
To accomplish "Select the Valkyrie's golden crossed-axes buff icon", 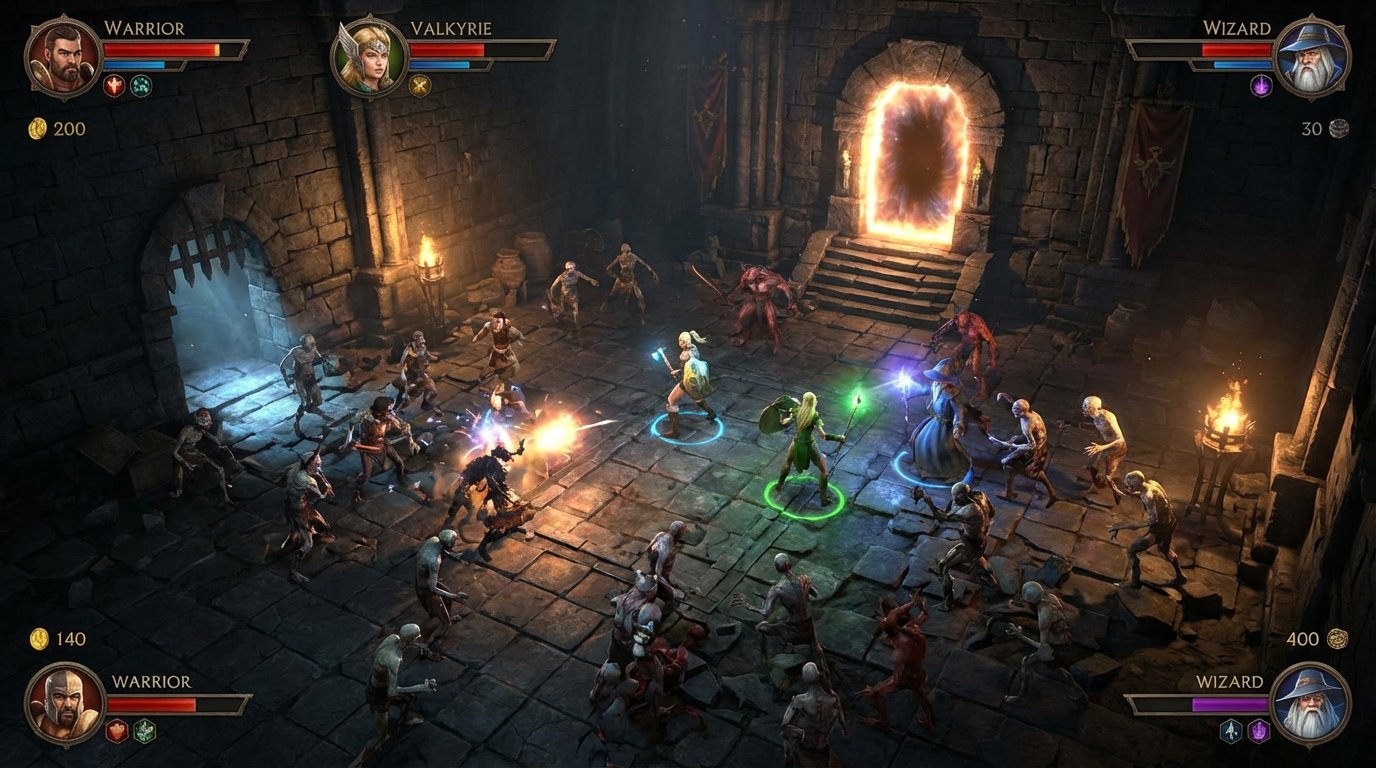I will pyautogui.click(x=422, y=85).
